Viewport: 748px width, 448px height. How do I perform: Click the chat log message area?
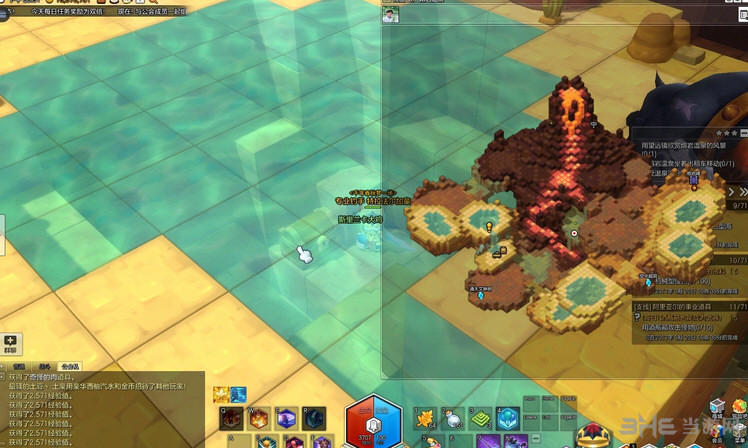coord(100,410)
